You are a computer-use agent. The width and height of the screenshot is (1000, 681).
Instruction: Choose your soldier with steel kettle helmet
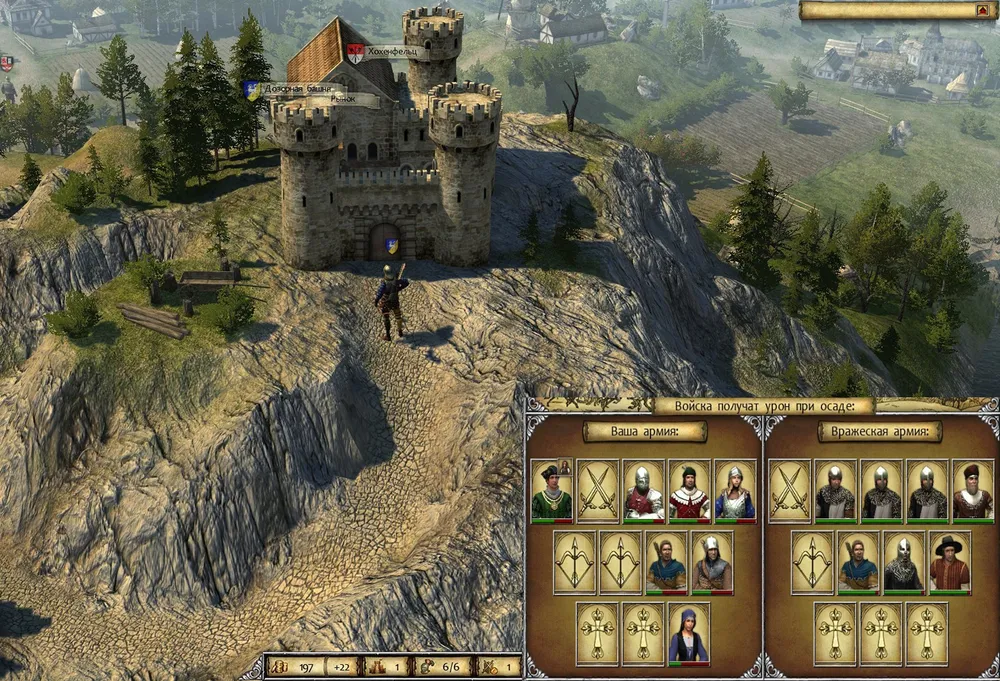(712, 562)
